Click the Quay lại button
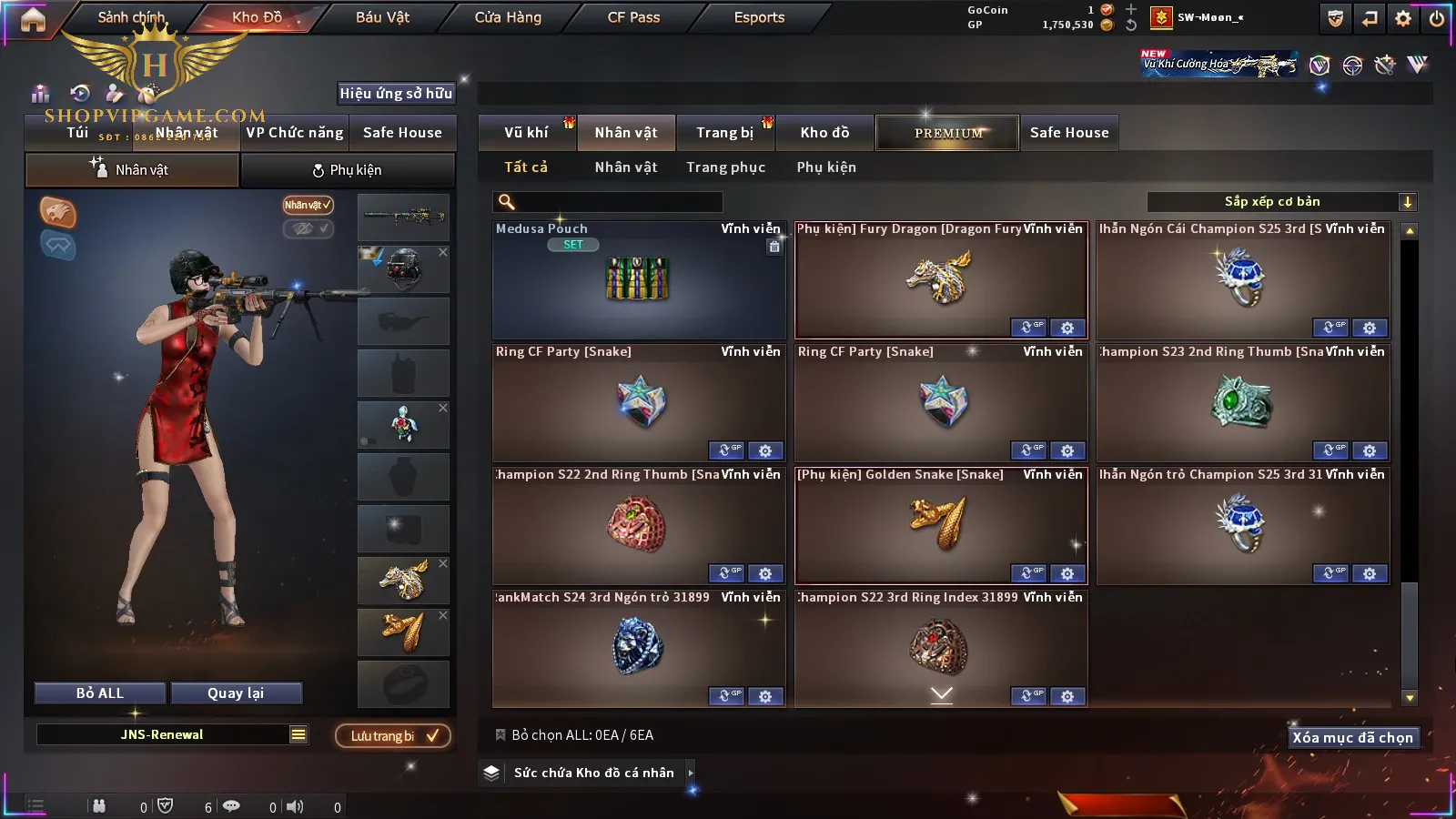 click(236, 693)
